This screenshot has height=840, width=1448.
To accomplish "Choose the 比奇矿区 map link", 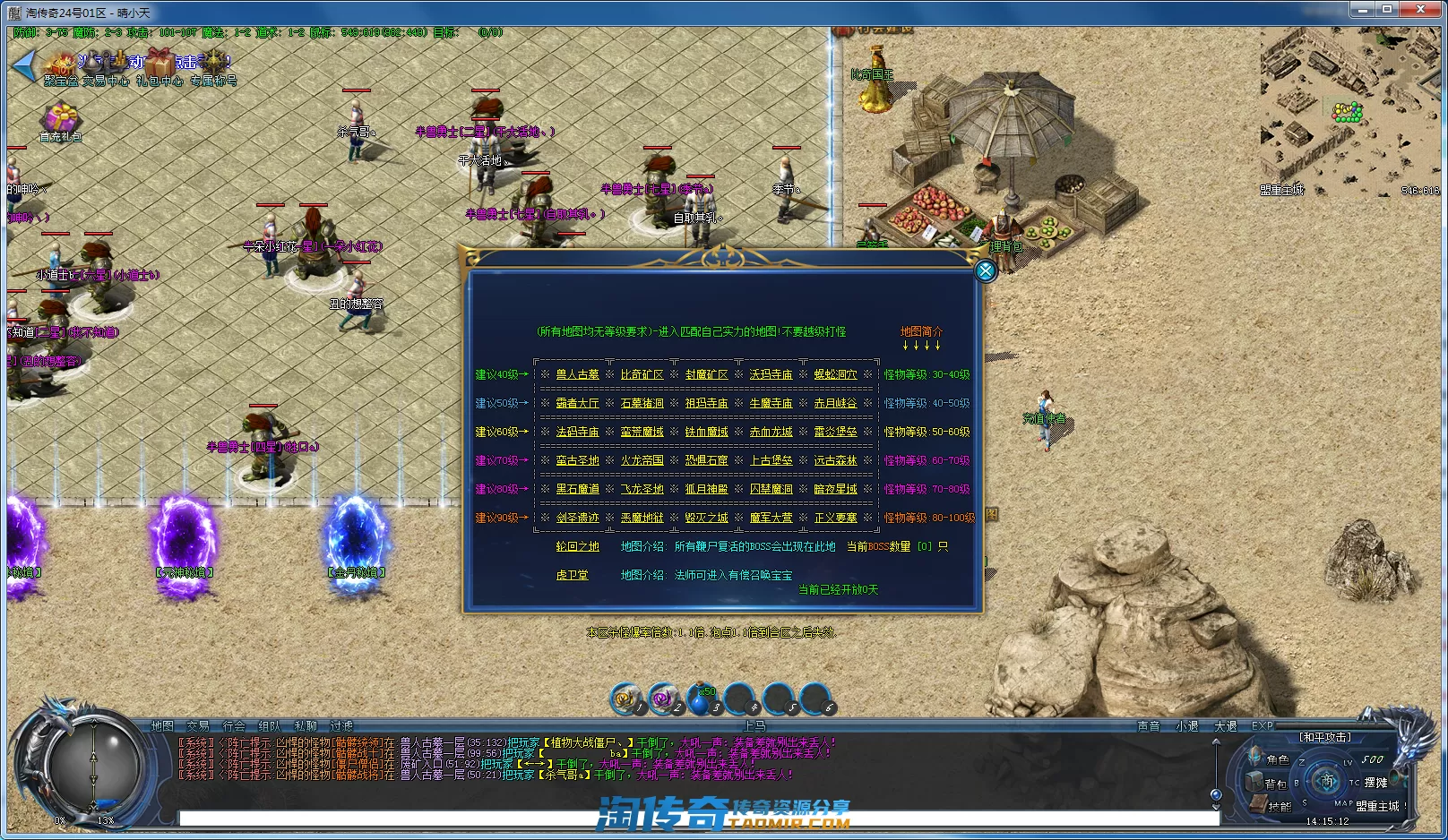I will pyautogui.click(x=642, y=374).
